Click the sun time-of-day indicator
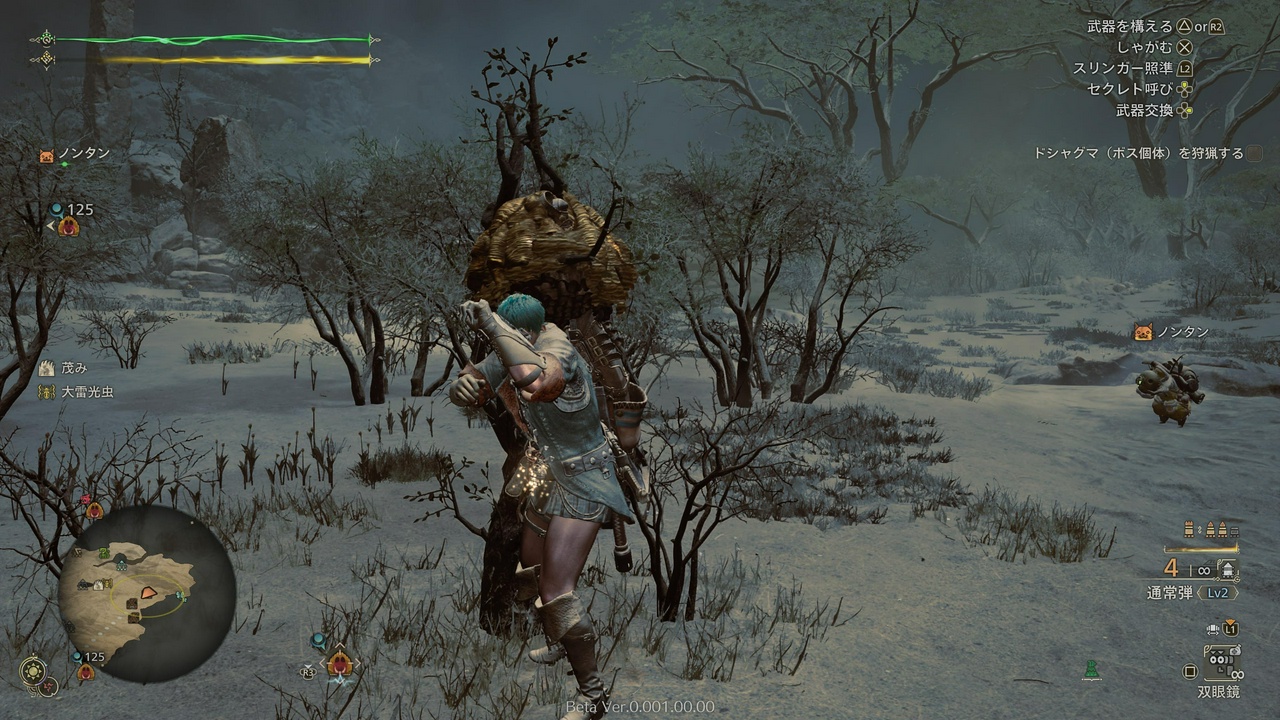 [x=34, y=669]
